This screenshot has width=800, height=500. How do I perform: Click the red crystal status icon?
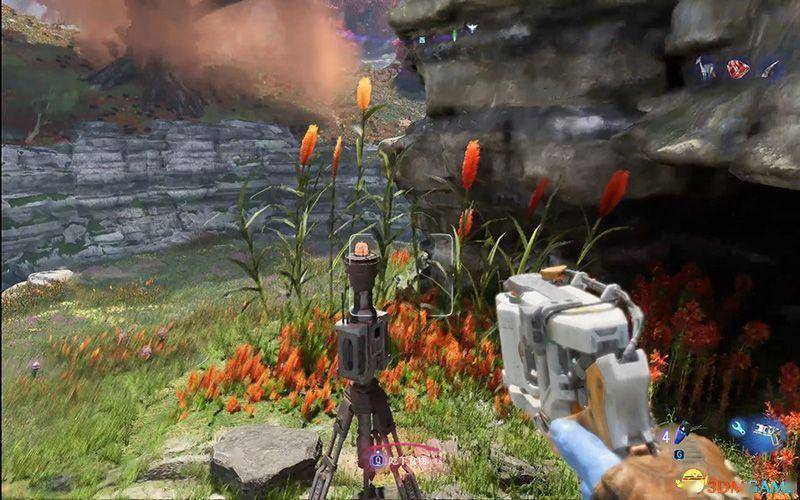pos(738,68)
